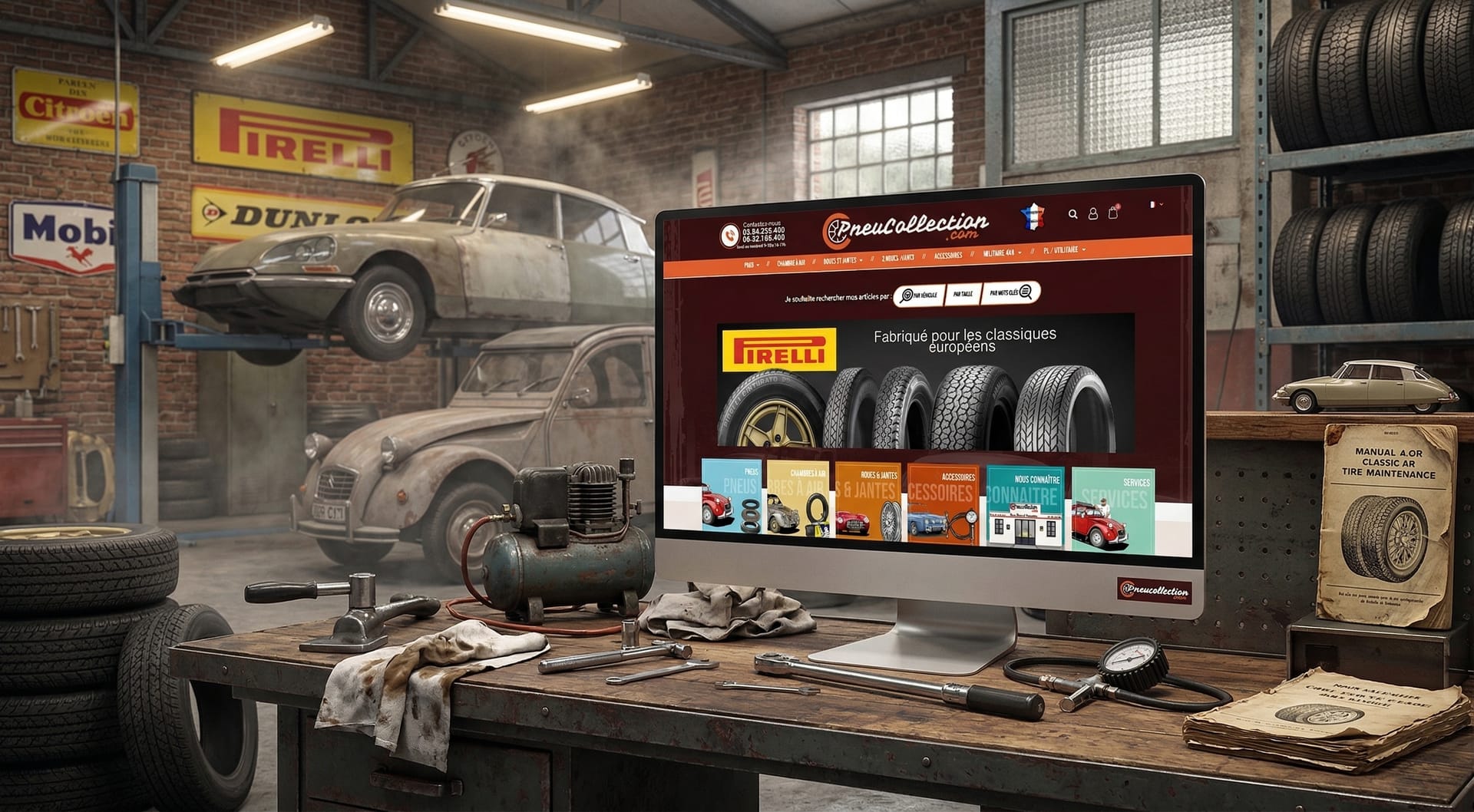Expand the Pneus dropdown menu
Screen dimensions: 1474x812
point(752,263)
